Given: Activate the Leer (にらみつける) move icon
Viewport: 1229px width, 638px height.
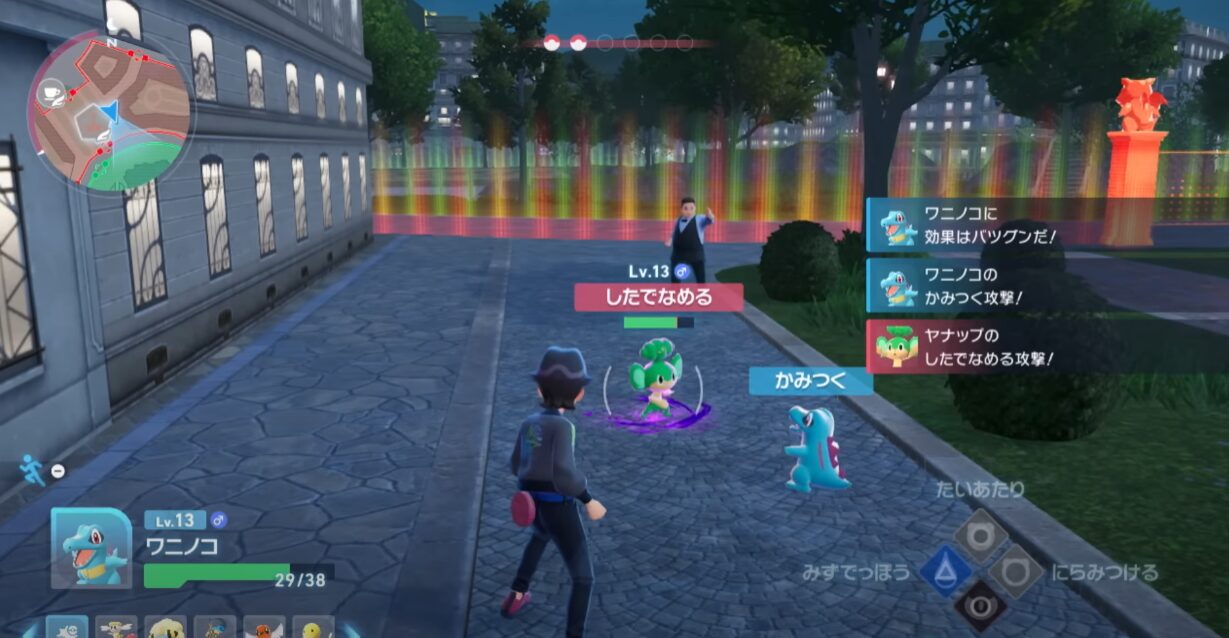Looking at the screenshot, I should pyautogui.click(x=1016, y=571).
